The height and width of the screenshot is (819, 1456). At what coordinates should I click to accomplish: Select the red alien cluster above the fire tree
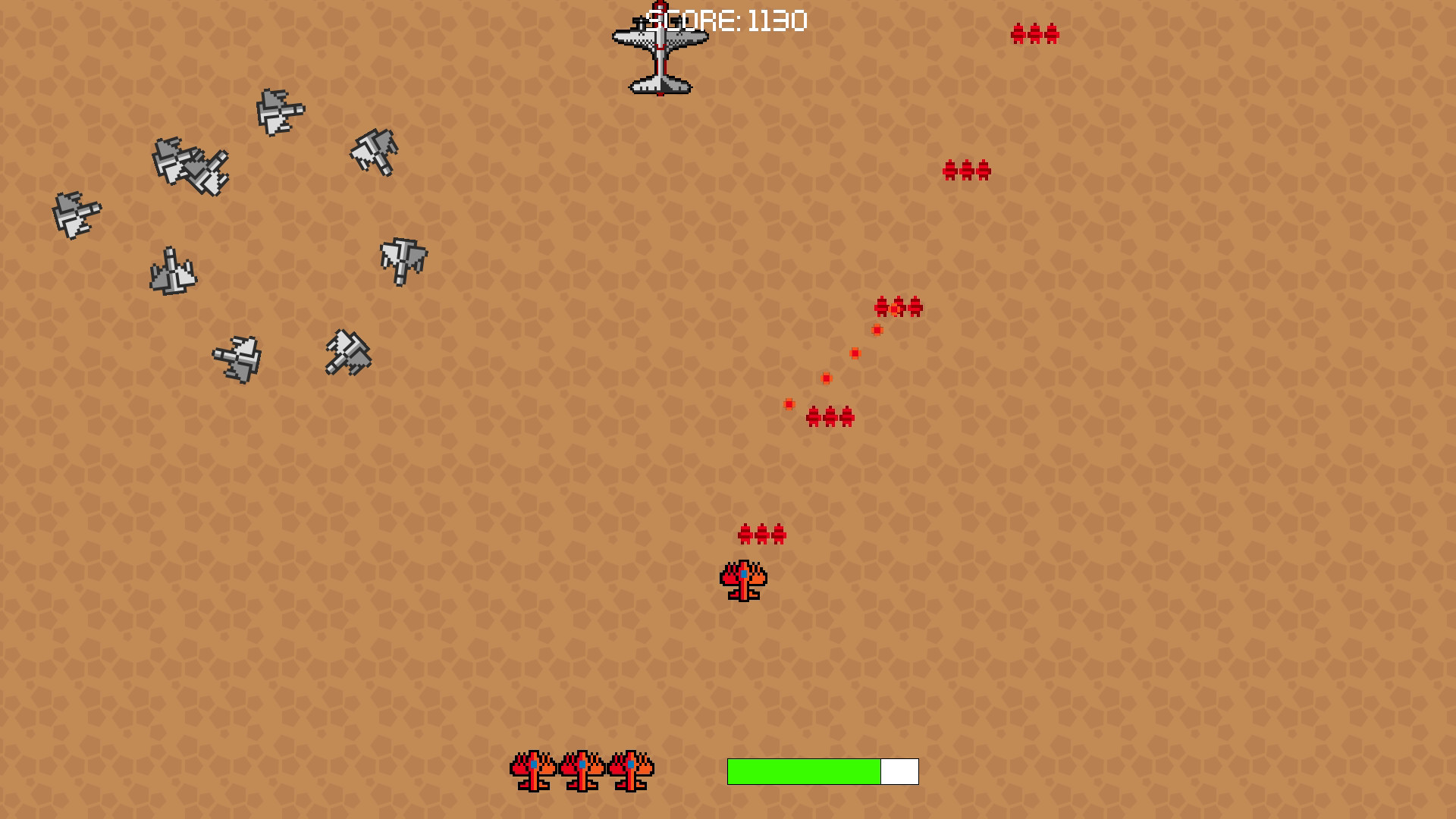tap(761, 535)
